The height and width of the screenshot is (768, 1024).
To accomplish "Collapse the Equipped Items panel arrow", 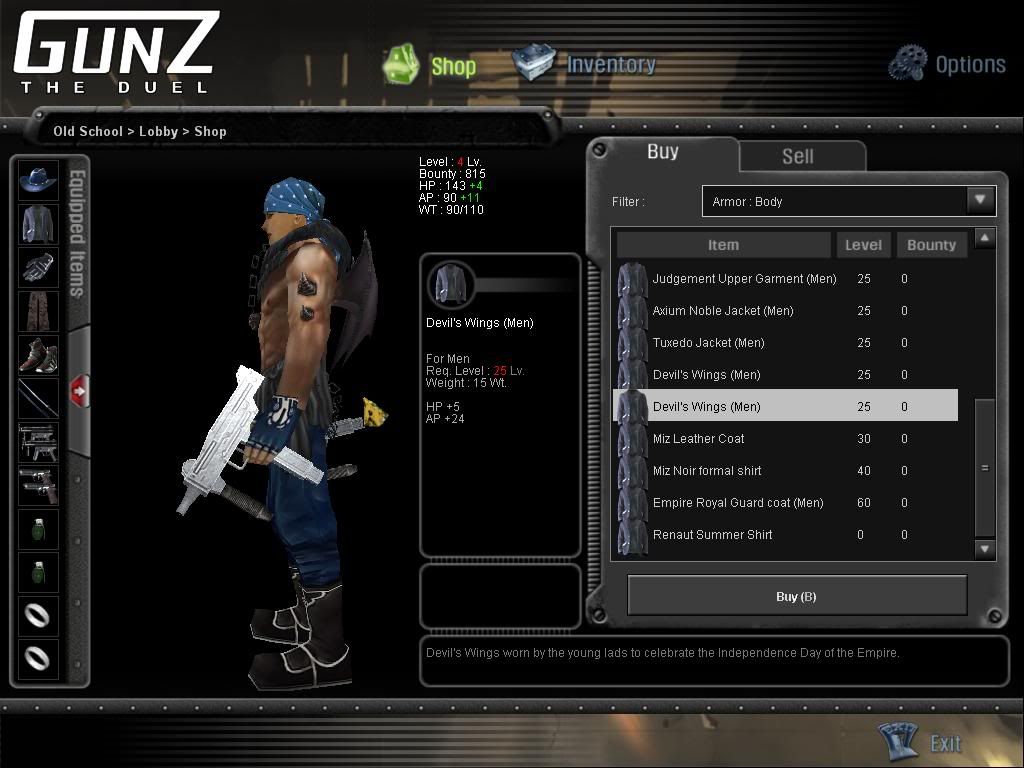I will pyautogui.click(x=79, y=391).
